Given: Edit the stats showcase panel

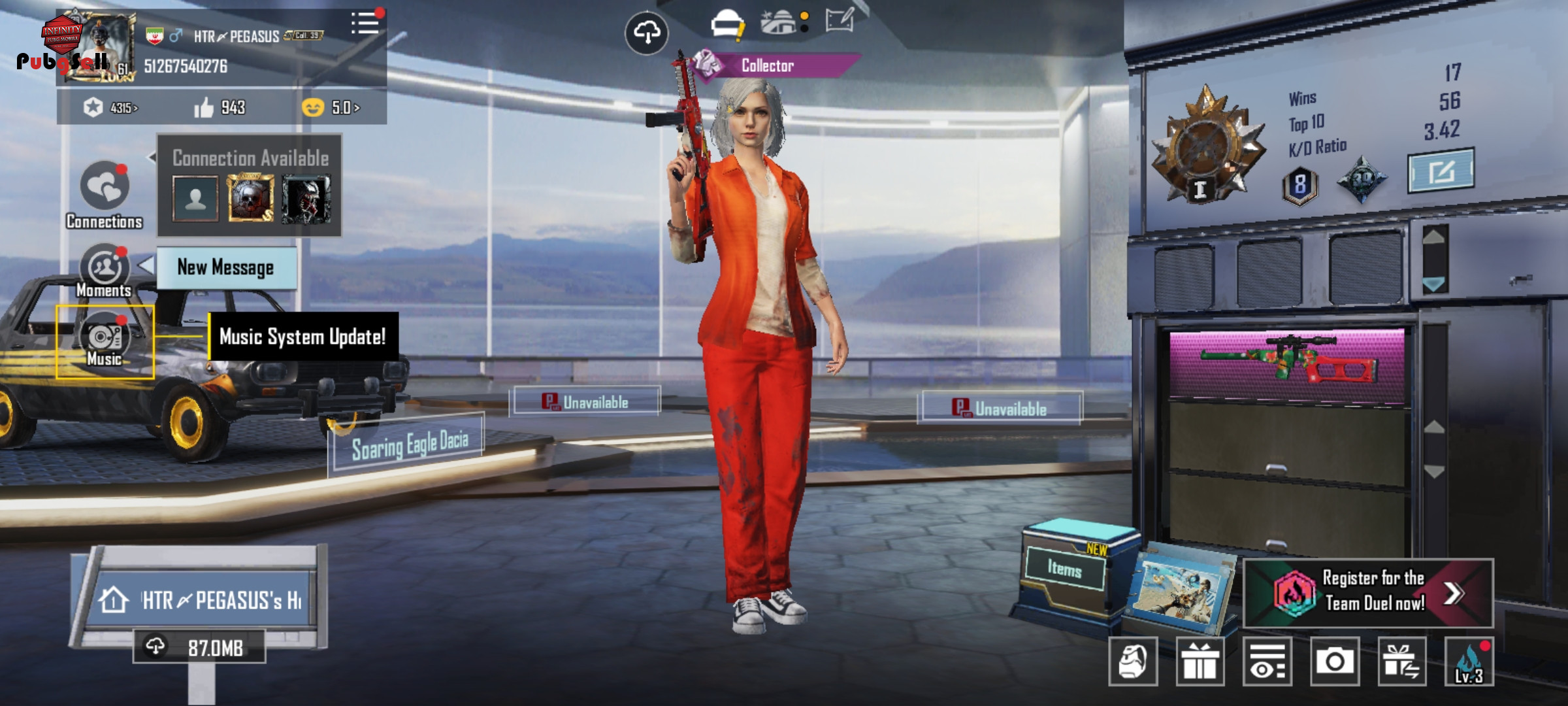Looking at the screenshot, I should coord(1440,171).
